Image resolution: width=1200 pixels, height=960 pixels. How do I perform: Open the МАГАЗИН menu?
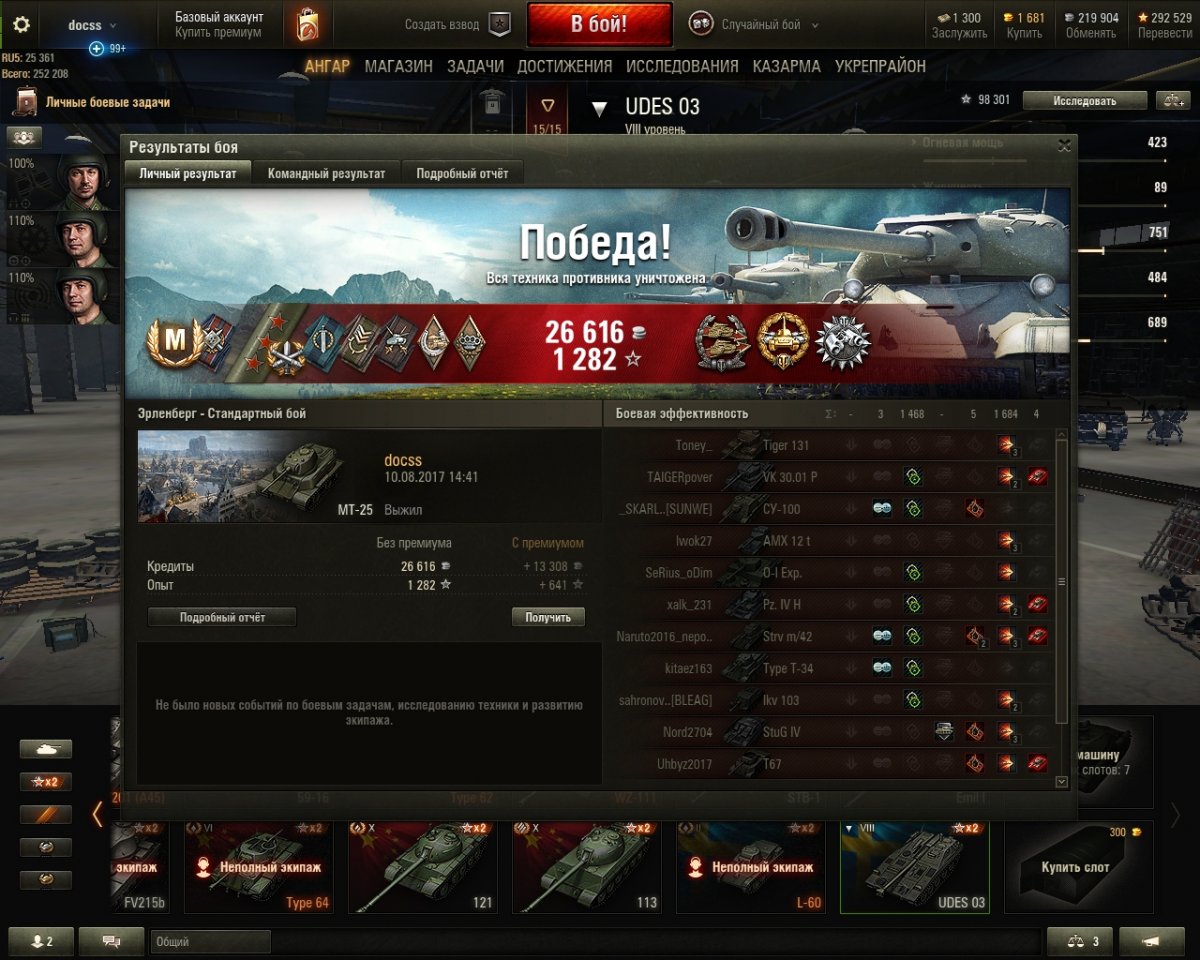click(398, 66)
